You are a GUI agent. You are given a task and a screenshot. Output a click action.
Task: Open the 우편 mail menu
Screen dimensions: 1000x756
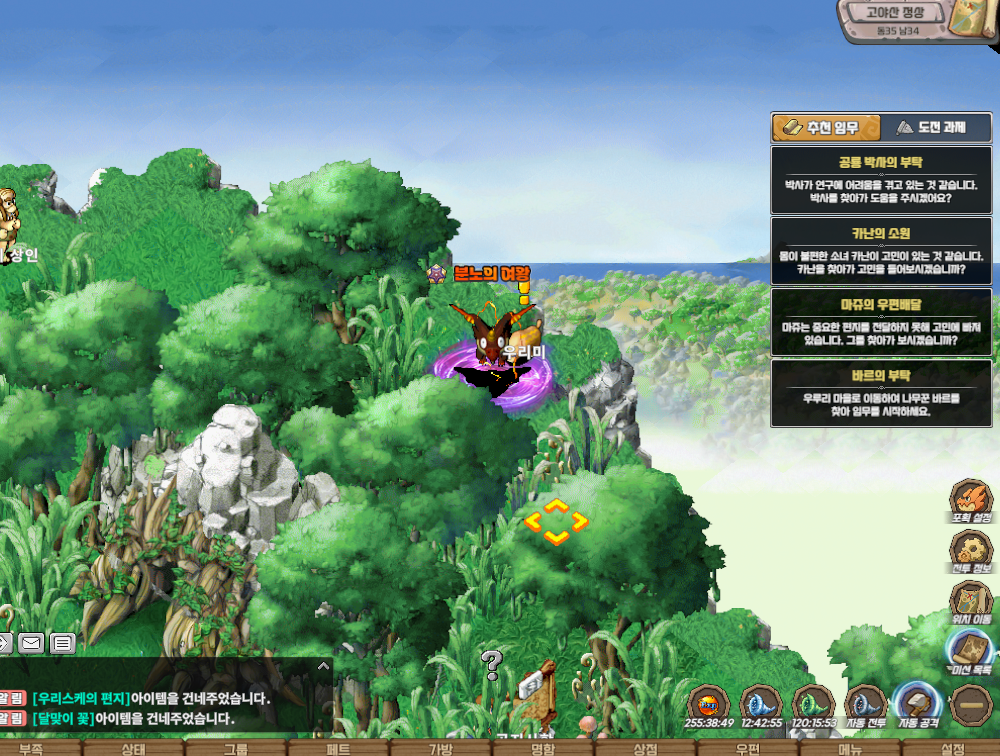click(x=747, y=748)
